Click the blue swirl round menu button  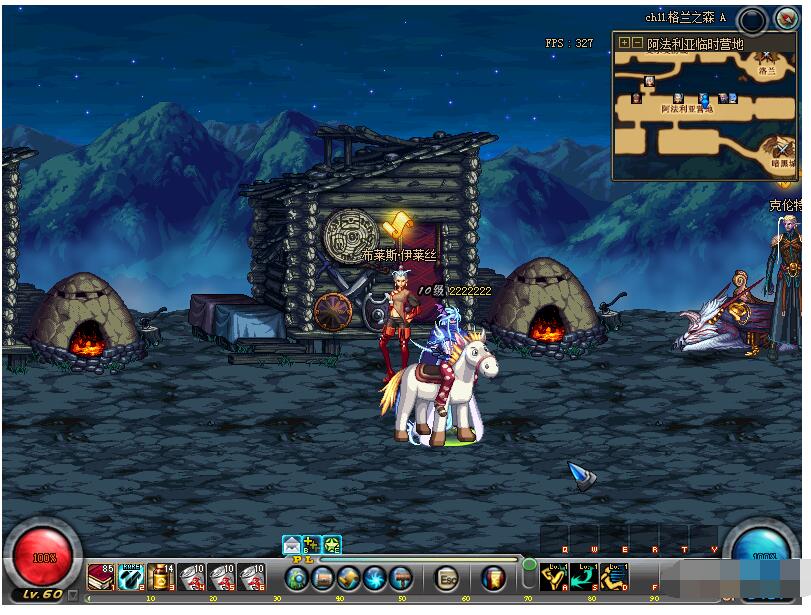pos(375,578)
